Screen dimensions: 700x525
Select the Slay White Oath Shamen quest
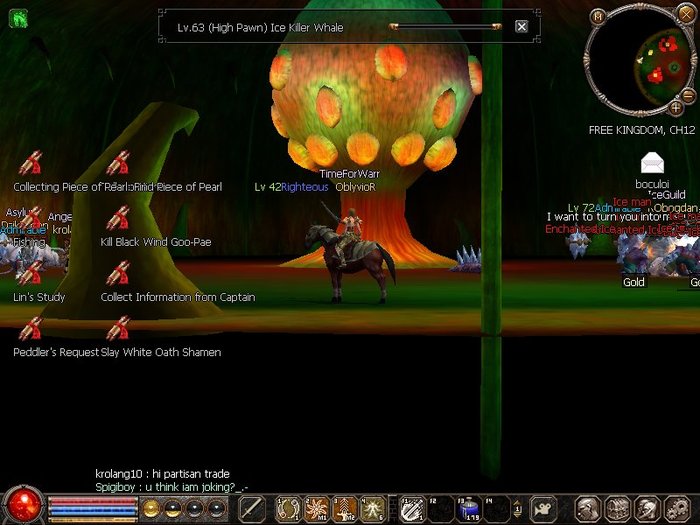tap(118, 329)
